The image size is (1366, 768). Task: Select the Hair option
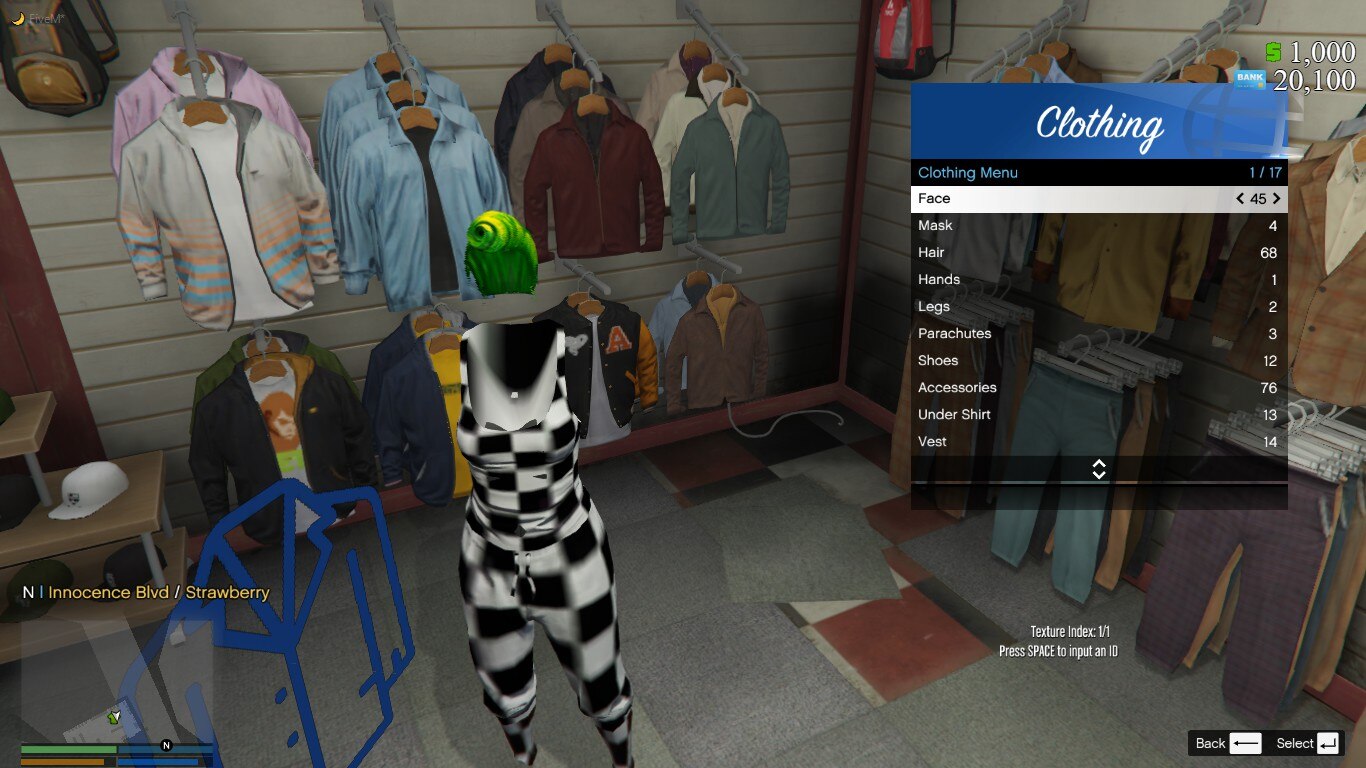(x=1098, y=253)
